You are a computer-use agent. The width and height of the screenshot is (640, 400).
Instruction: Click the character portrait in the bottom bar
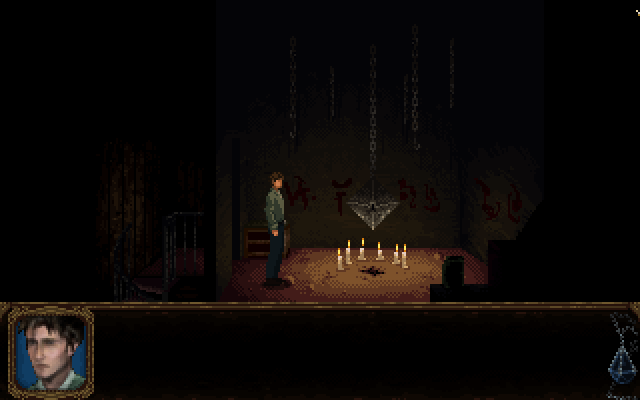click(x=51, y=350)
